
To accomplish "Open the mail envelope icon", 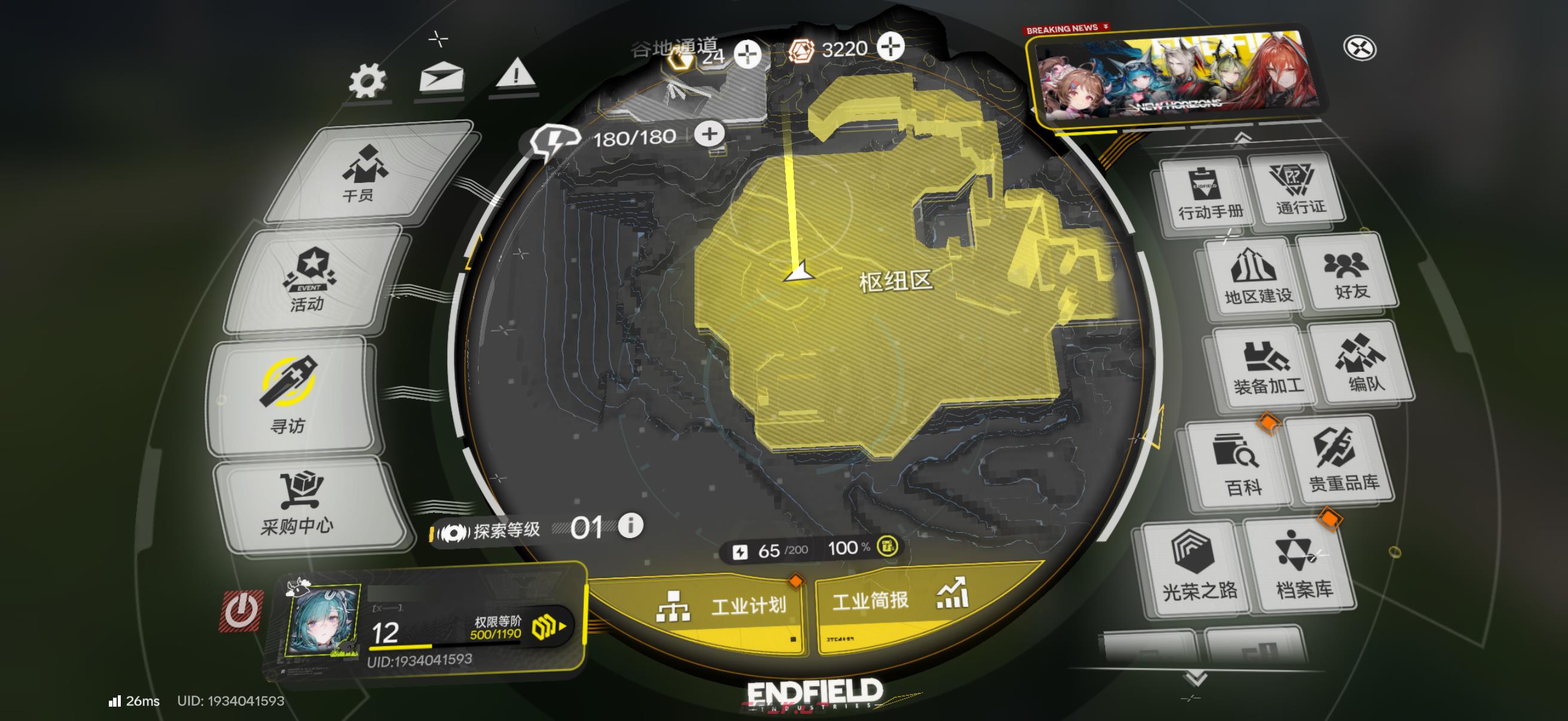I will pos(441,78).
